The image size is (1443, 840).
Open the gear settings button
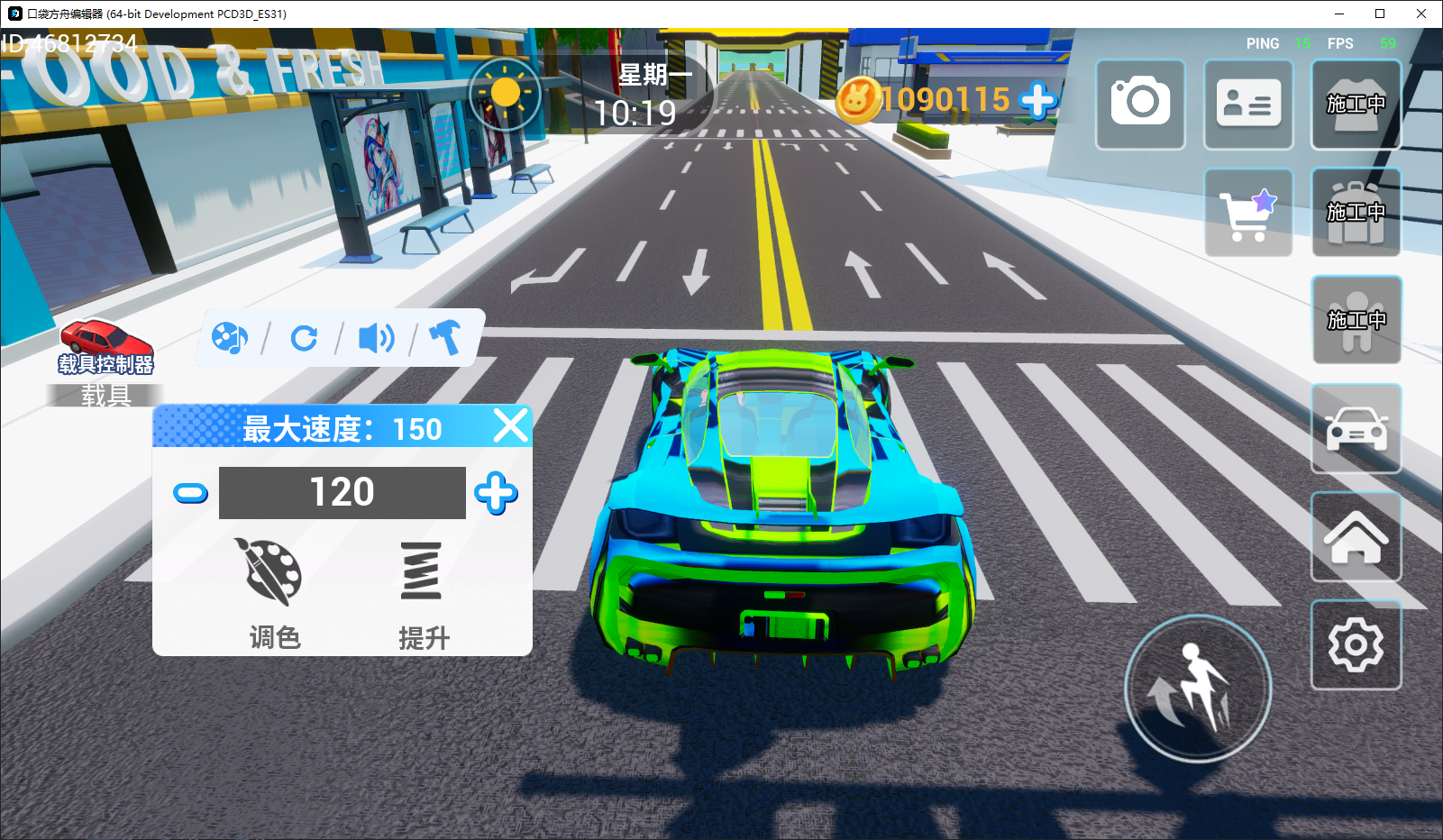[x=1356, y=644]
